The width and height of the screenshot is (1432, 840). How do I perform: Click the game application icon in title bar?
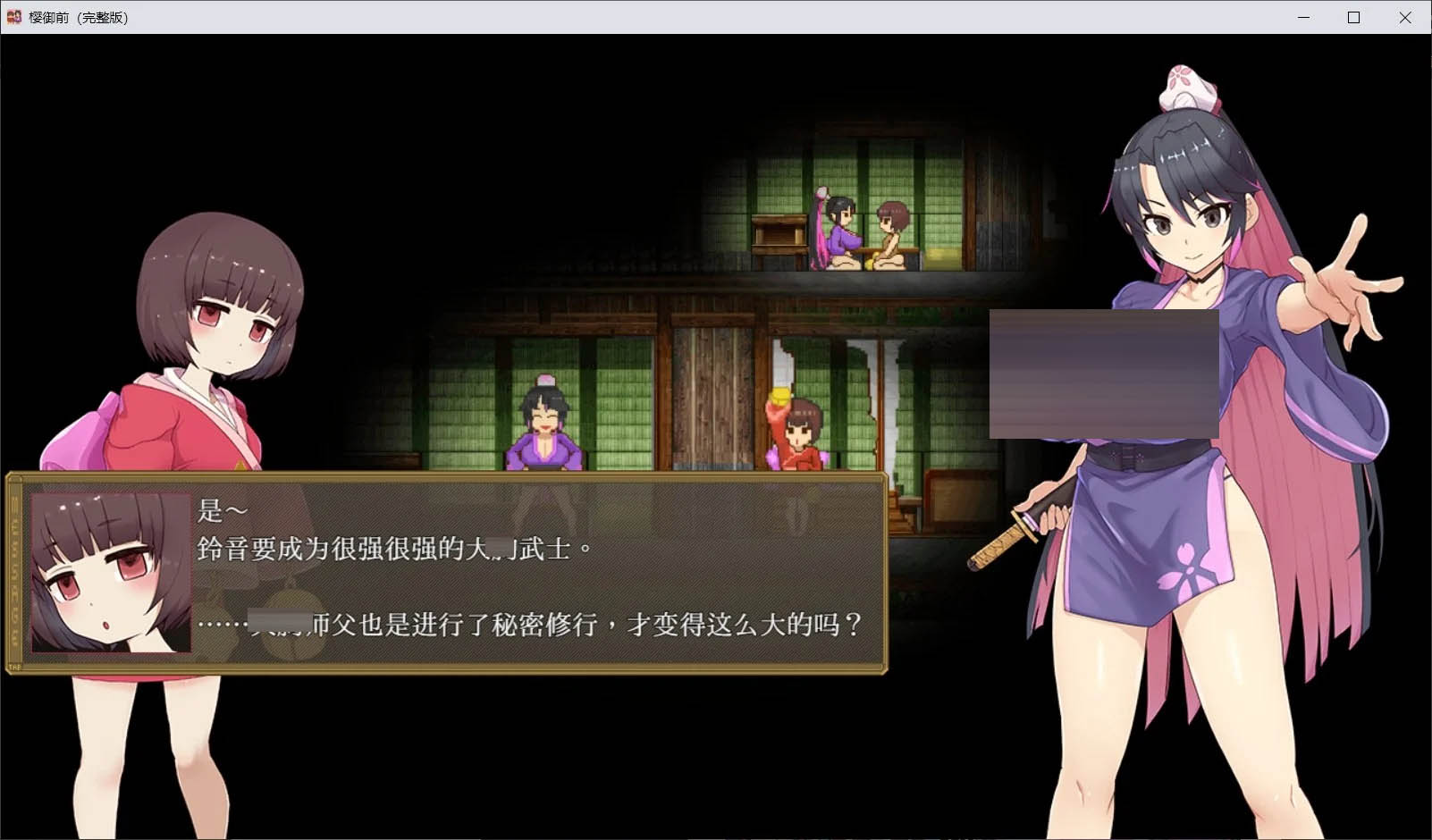coord(13,17)
